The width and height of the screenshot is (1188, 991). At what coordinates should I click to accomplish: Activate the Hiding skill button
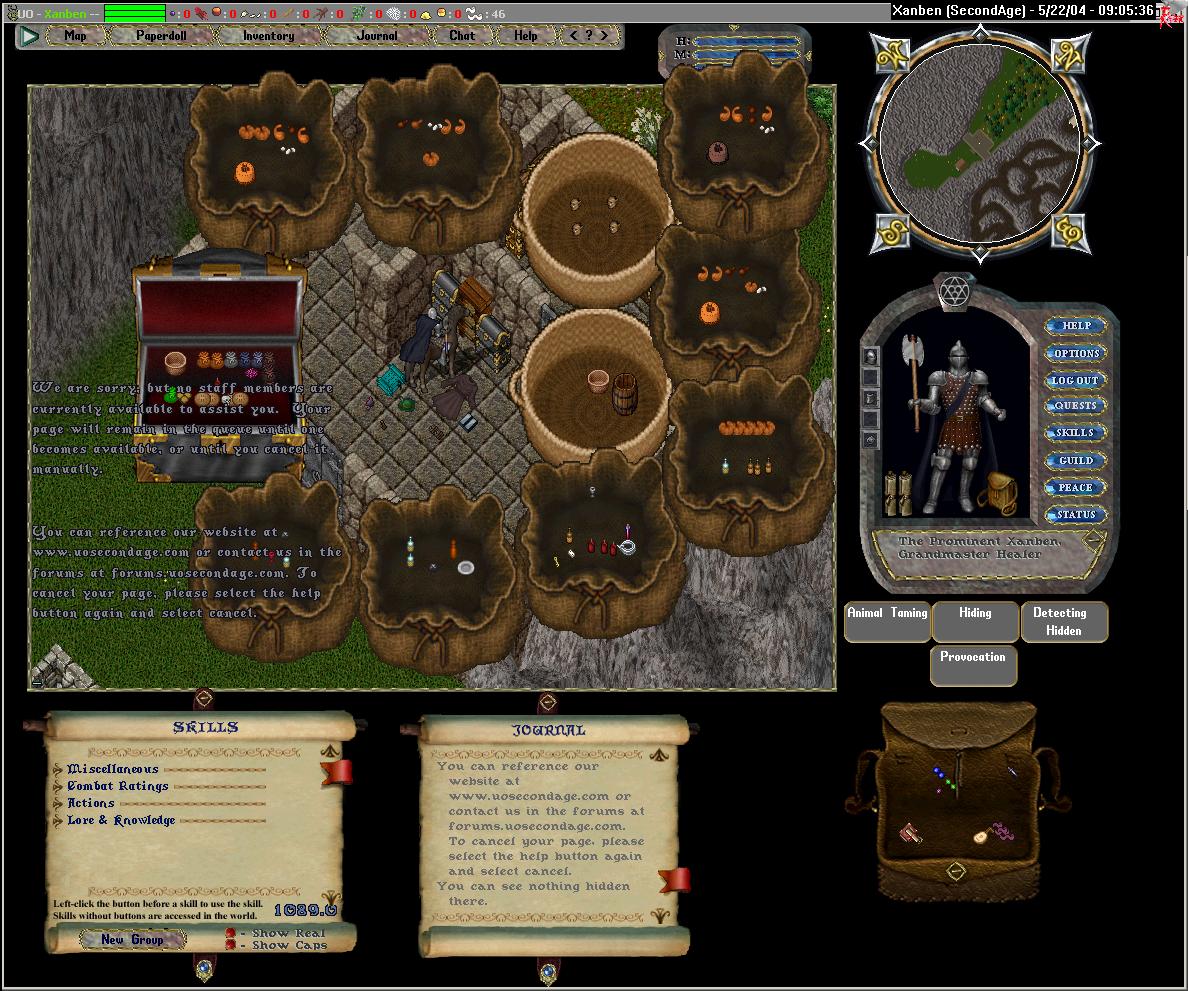[975, 621]
